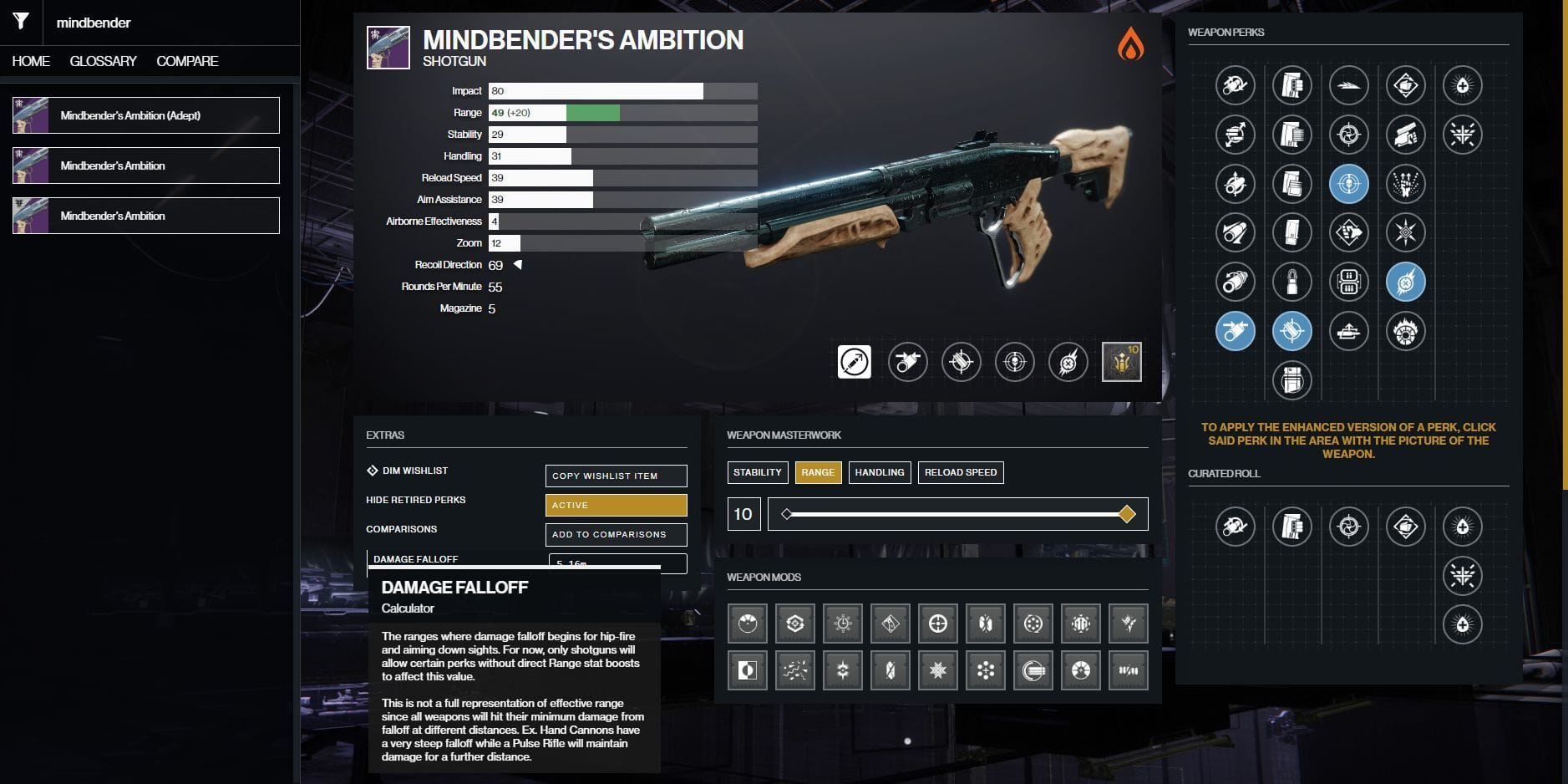The width and height of the screenshot is (1568, 784).
Task: Select the Mindbender's Ambition weapon thumbnail
Action: point(388,48)
